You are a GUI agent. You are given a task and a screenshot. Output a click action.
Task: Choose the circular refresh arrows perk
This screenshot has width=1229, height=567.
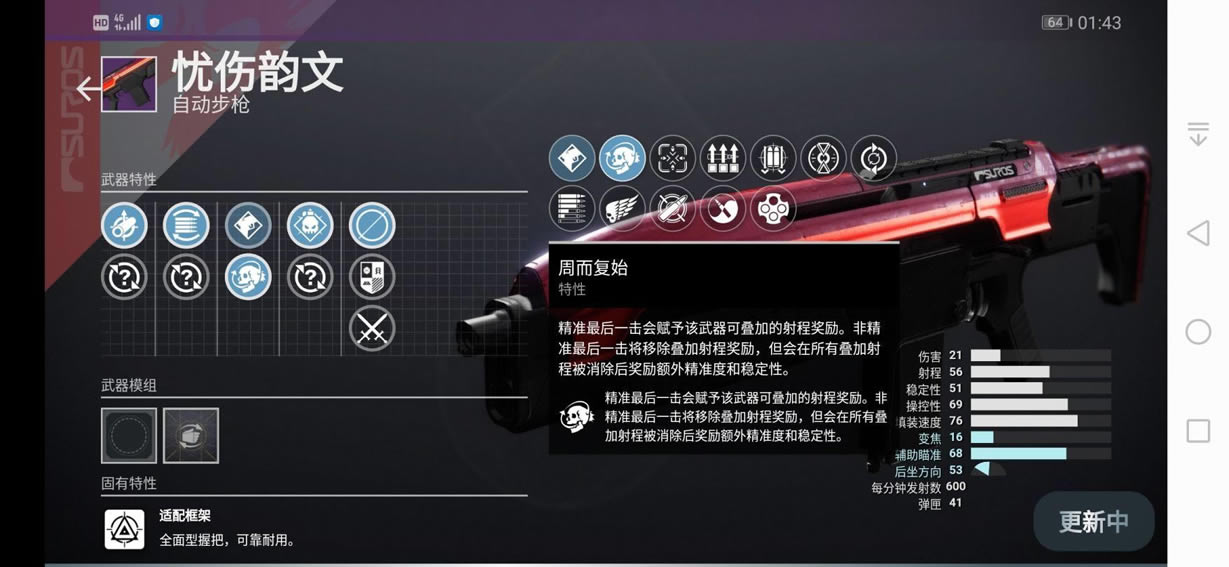click(873, 158)
